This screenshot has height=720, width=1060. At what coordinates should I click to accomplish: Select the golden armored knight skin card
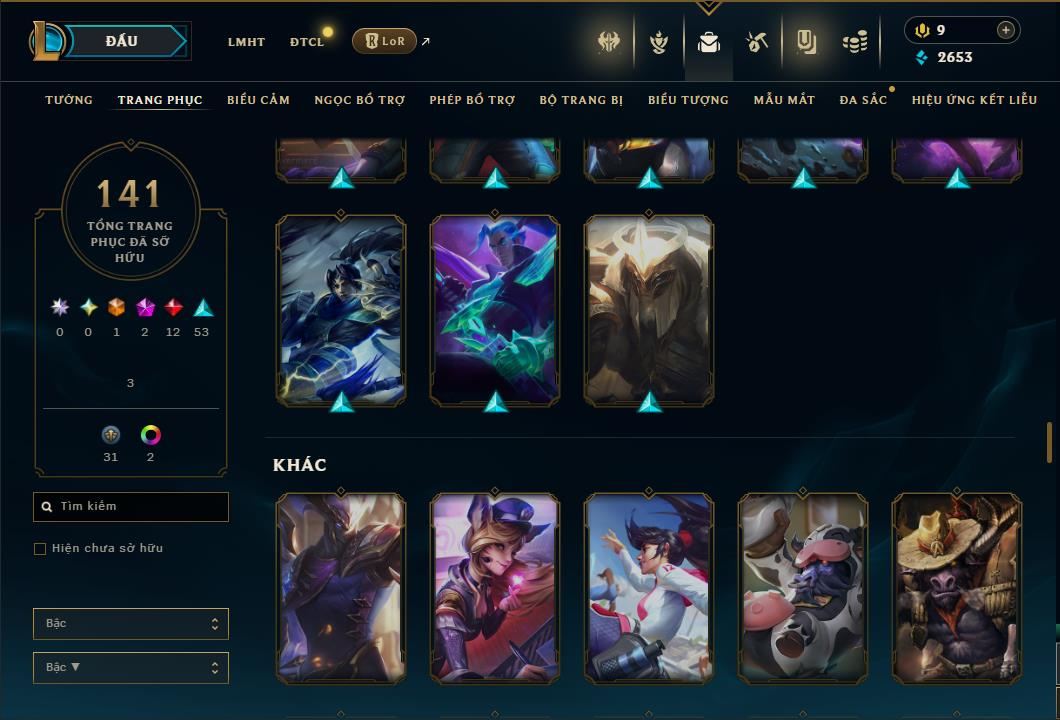coord(649,310)
